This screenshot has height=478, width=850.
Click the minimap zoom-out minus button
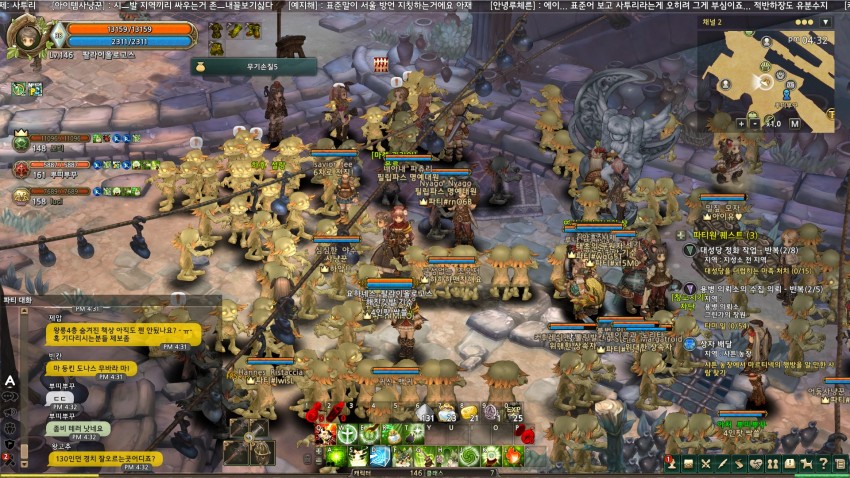pos(756,123)
